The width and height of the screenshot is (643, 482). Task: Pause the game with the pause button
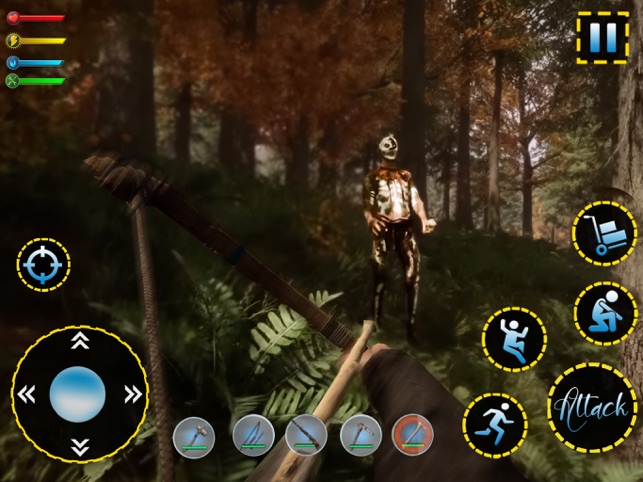603,39
